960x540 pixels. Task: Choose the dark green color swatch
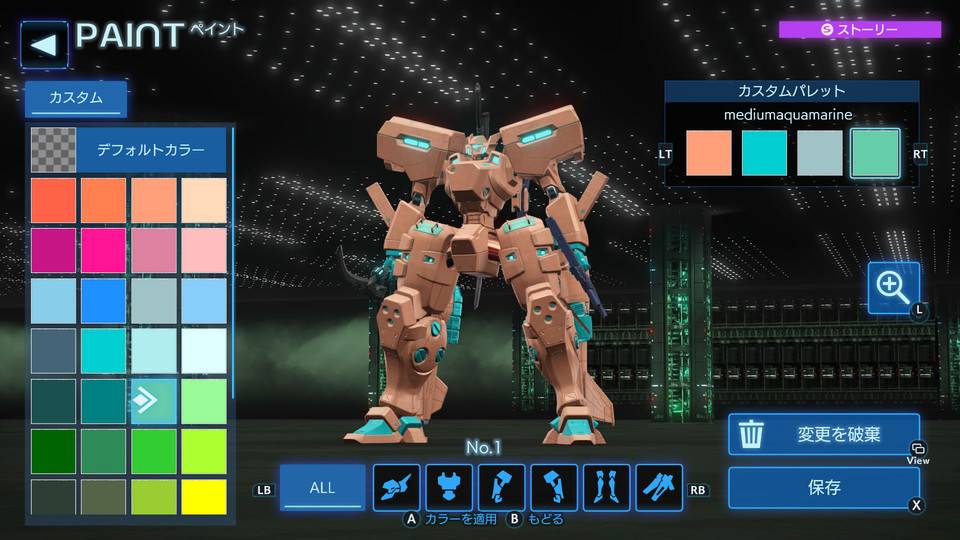coord(53,450)
